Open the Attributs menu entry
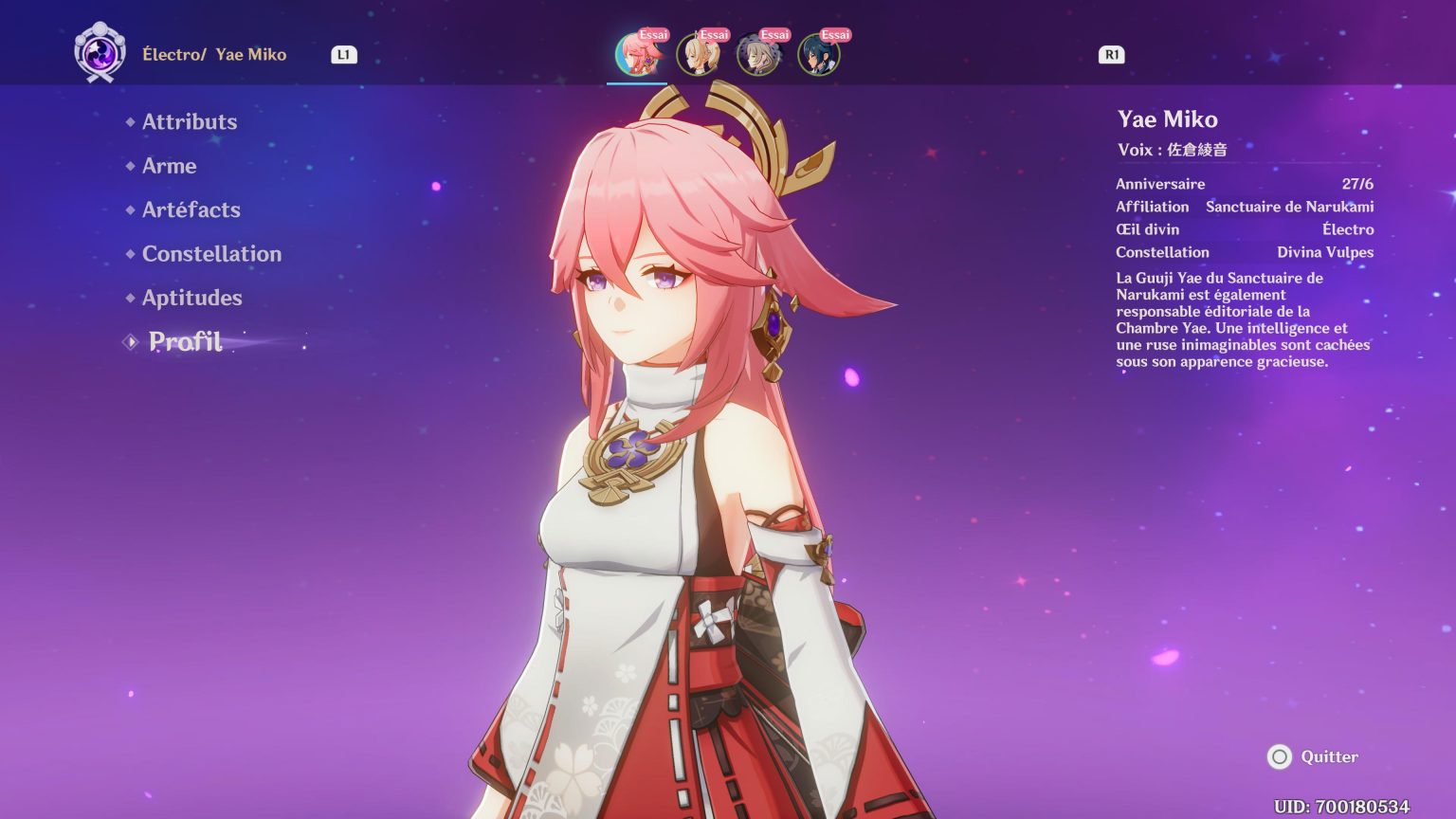The height and width of the screenshot is (819, 1456). click(x=189, y=121)
